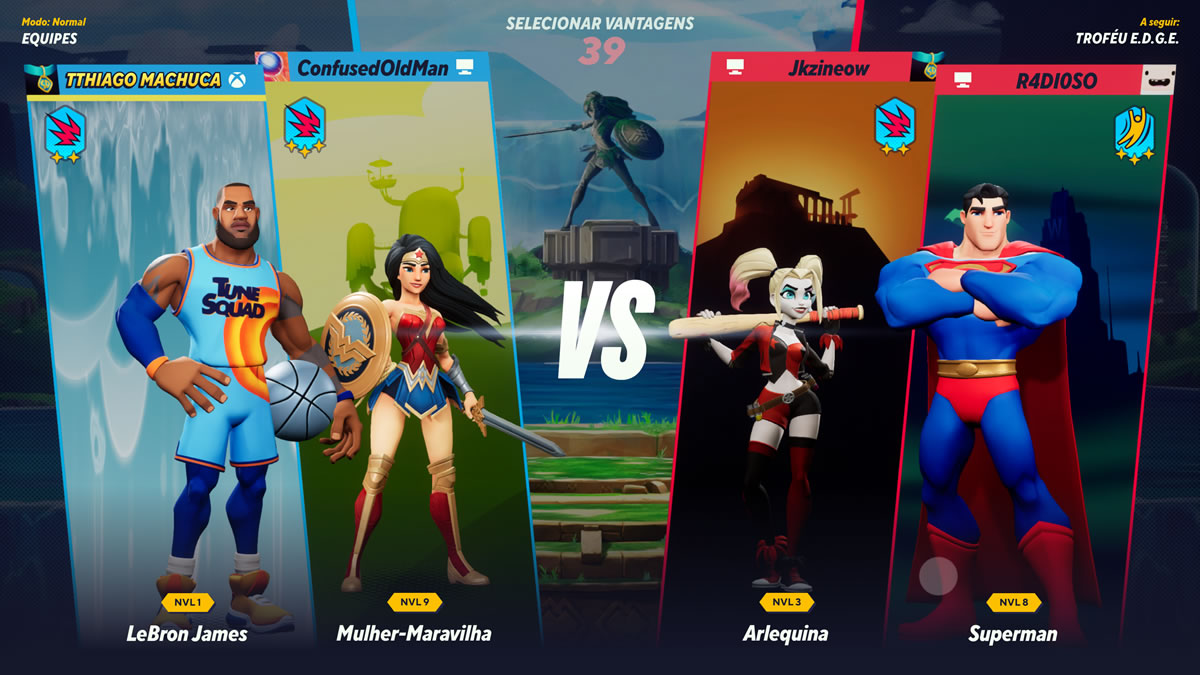
Task: Click the class badge on Mulher-Maravilha's card
Action: click(x=304, y=128)
